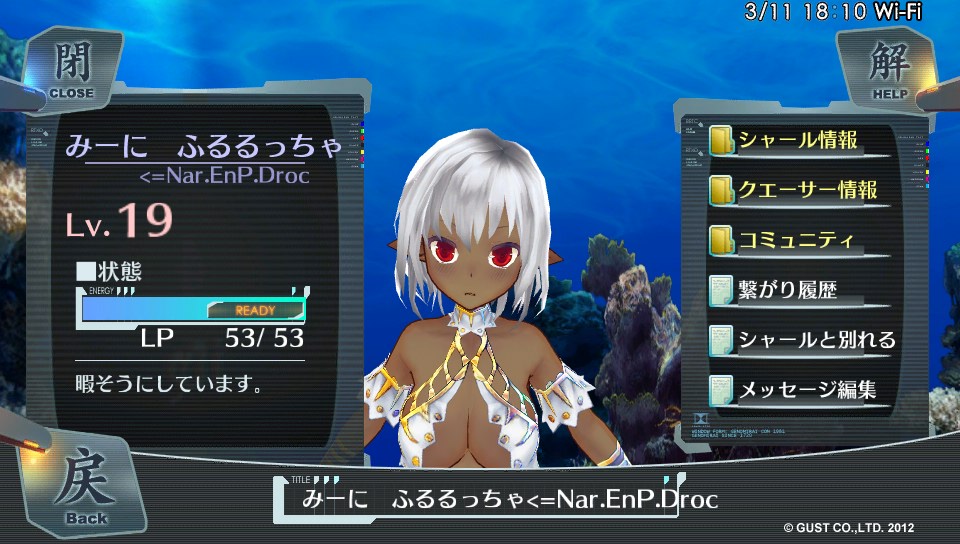
Task: View the 繋がり履歴 entry
Action: tap(798, 291)
